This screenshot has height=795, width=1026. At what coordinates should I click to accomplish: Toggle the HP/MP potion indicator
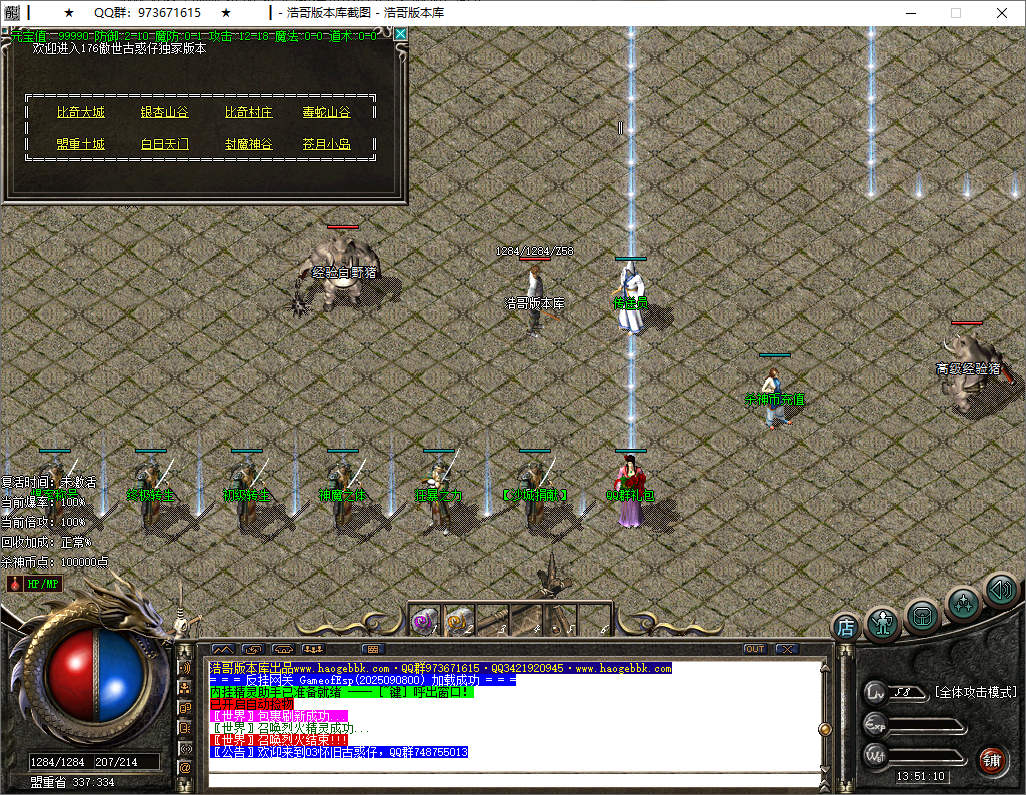click(x=36, y=583)
